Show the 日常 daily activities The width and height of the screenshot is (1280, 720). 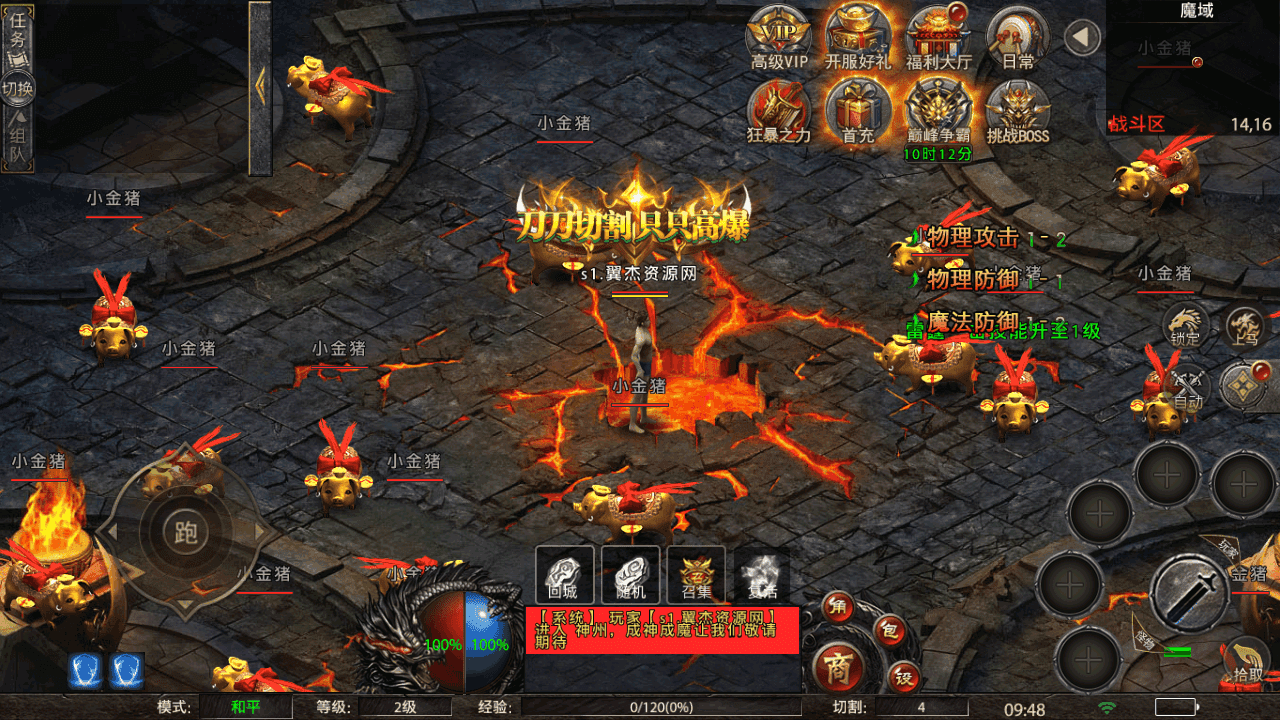1017,37
